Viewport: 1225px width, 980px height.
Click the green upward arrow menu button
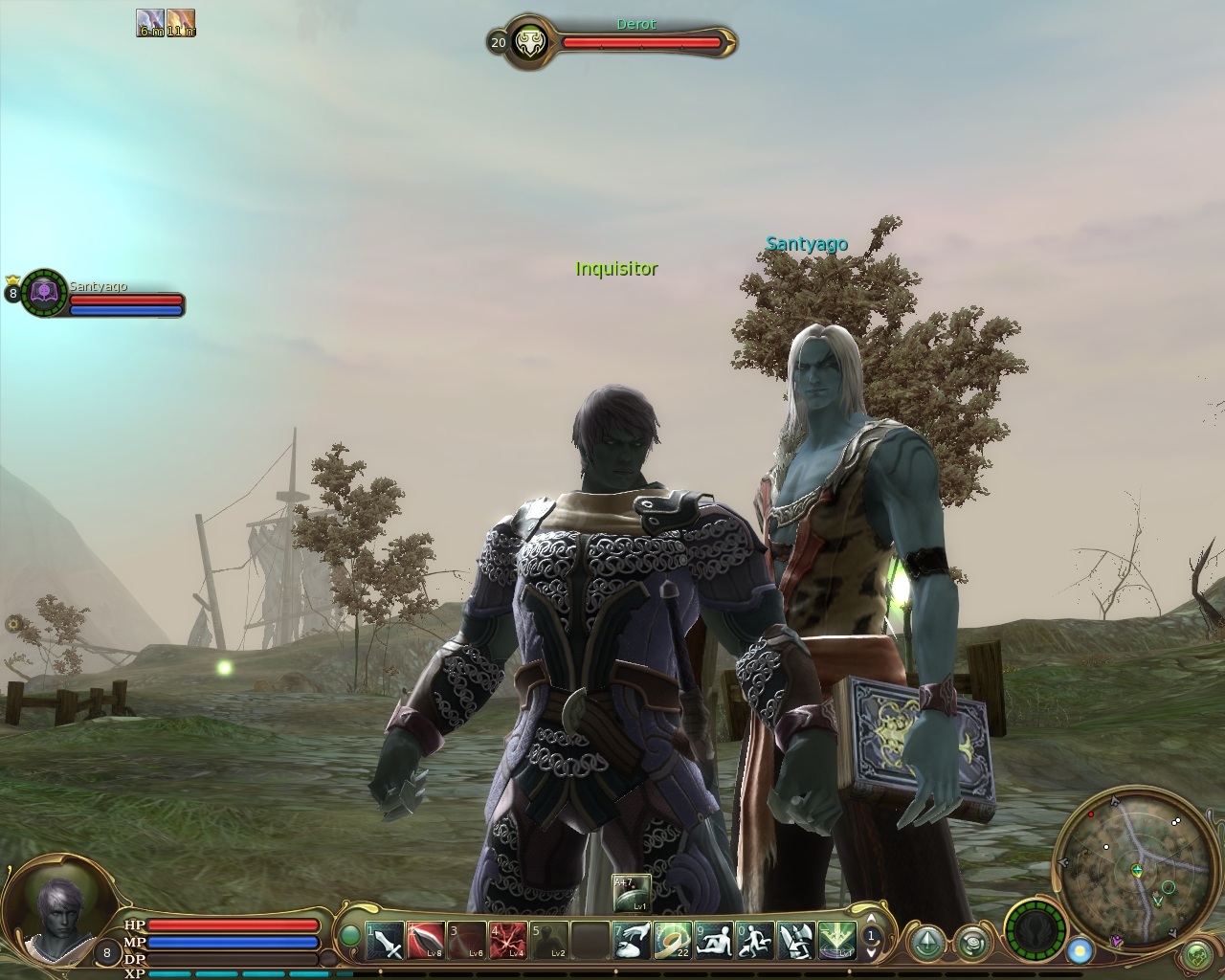pos(926,942)
